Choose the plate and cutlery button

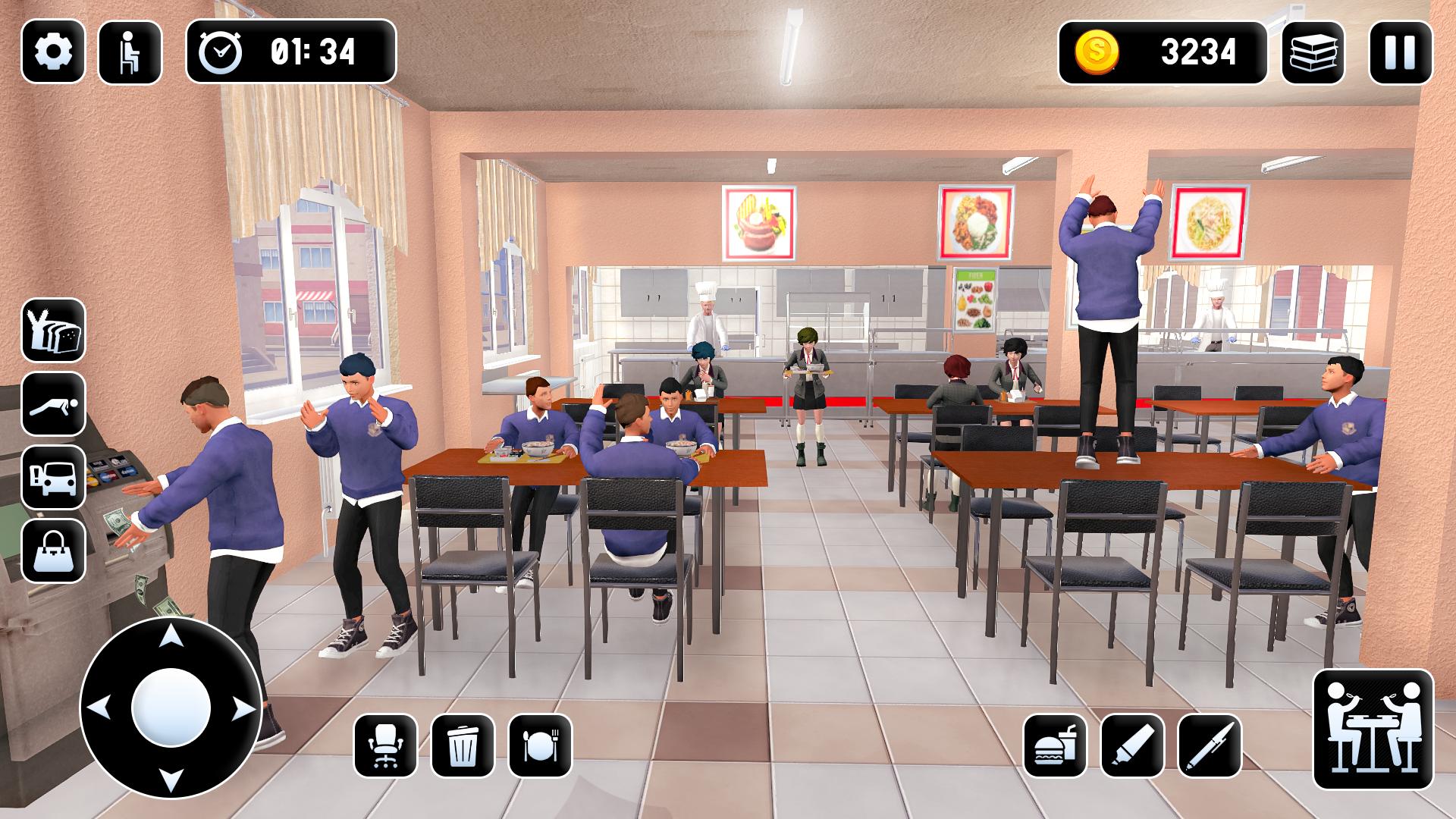coord(540,745)
